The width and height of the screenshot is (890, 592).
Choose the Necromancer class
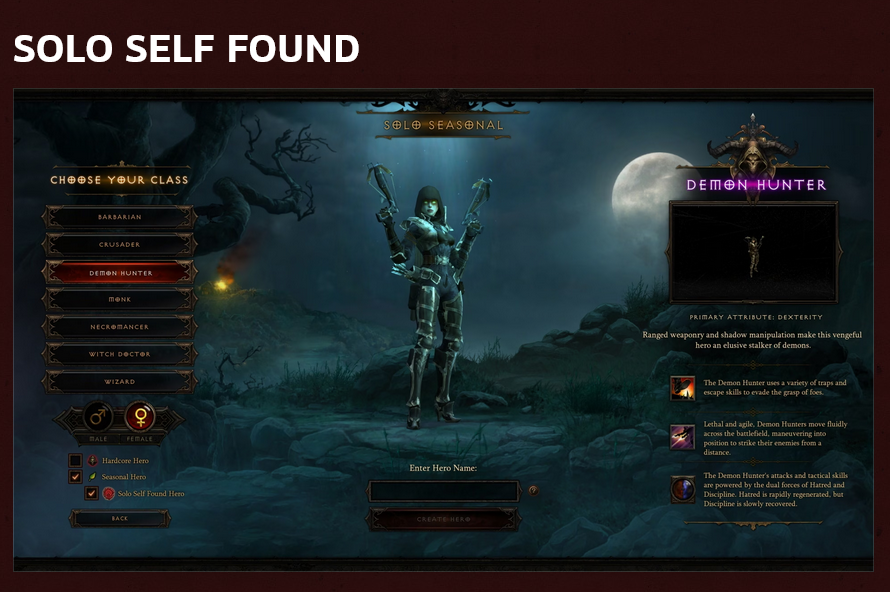[120, 326]
